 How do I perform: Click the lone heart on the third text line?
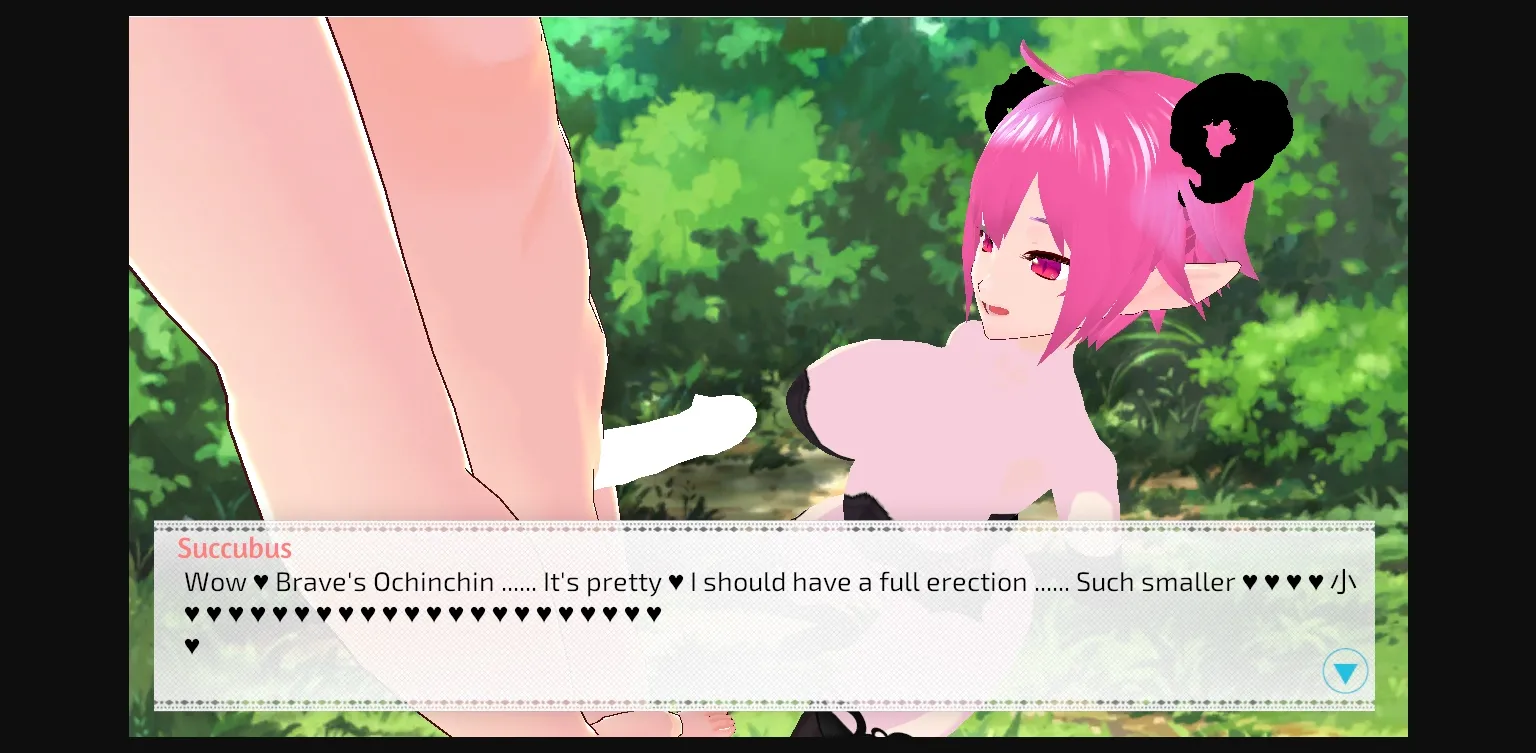[193, 645]
